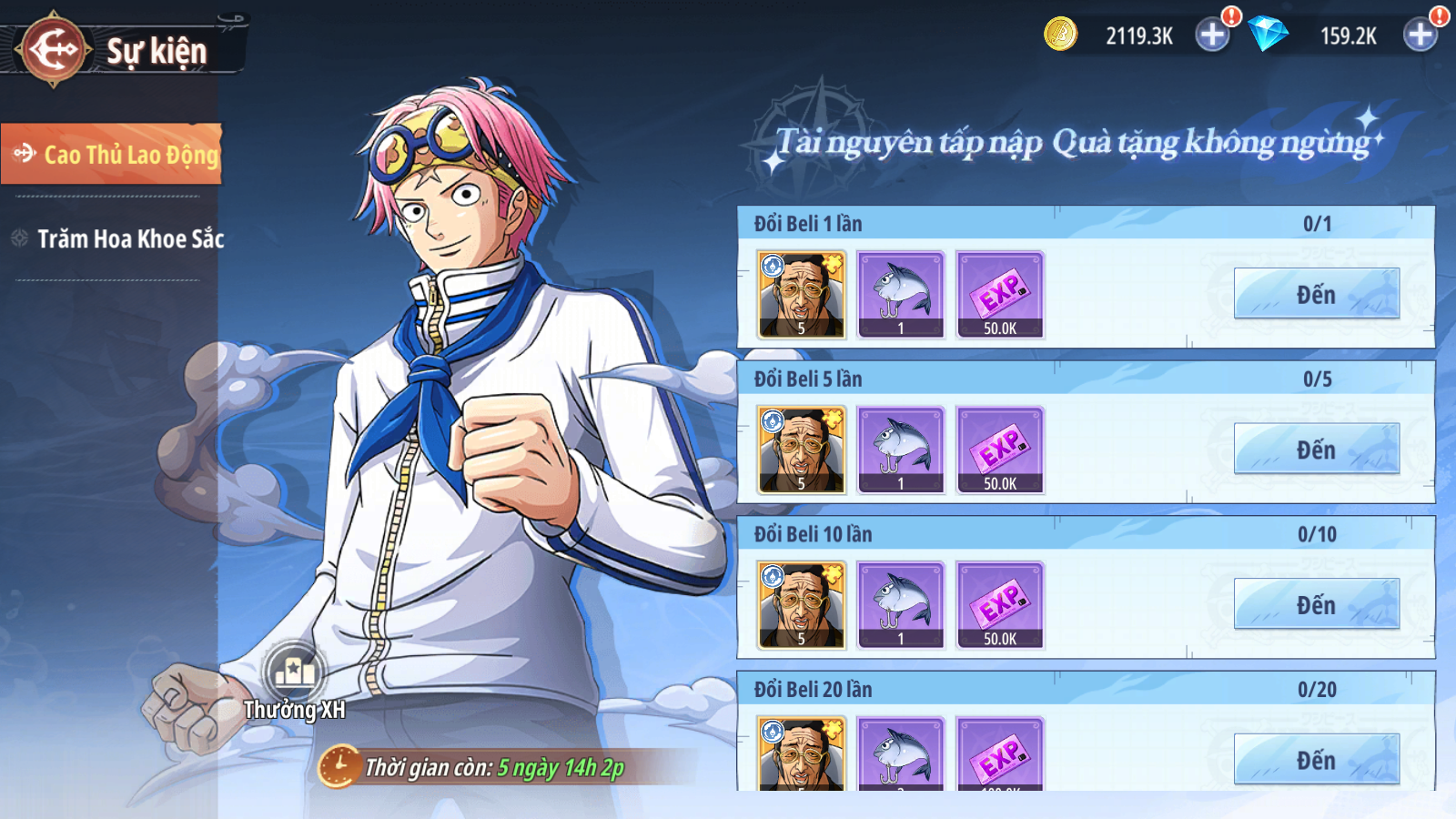Click Đến for Đổi Beli 20 lần
This screenshot has width=1456, height=819.
click(x=1316, y=760)
